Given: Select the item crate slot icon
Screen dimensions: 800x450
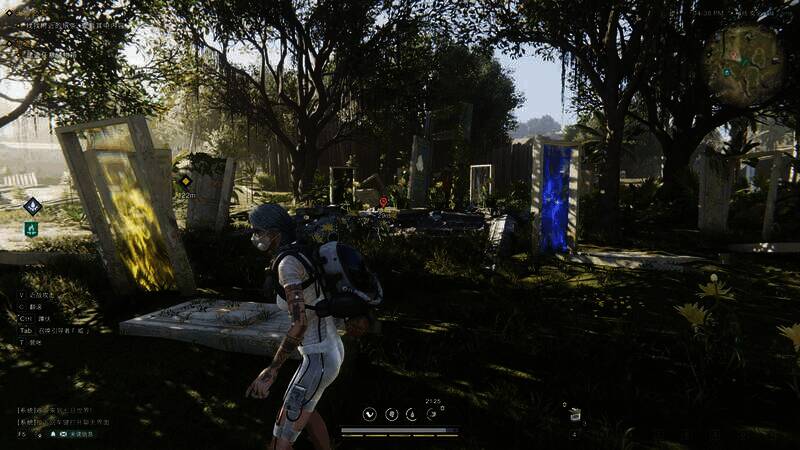Looking at the screenshot, I should (575, 415).
